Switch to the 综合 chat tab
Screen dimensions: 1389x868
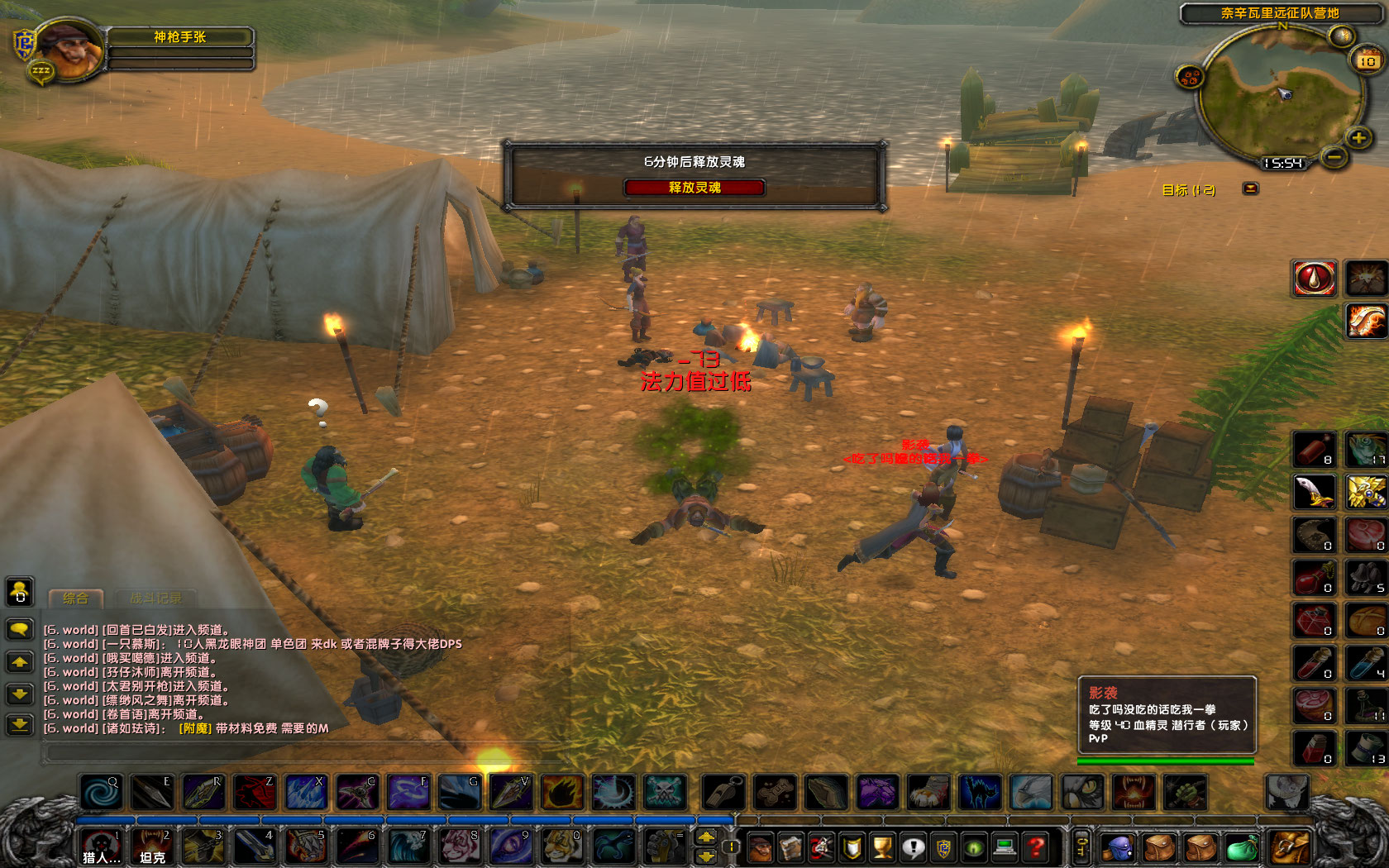(76, 599)
